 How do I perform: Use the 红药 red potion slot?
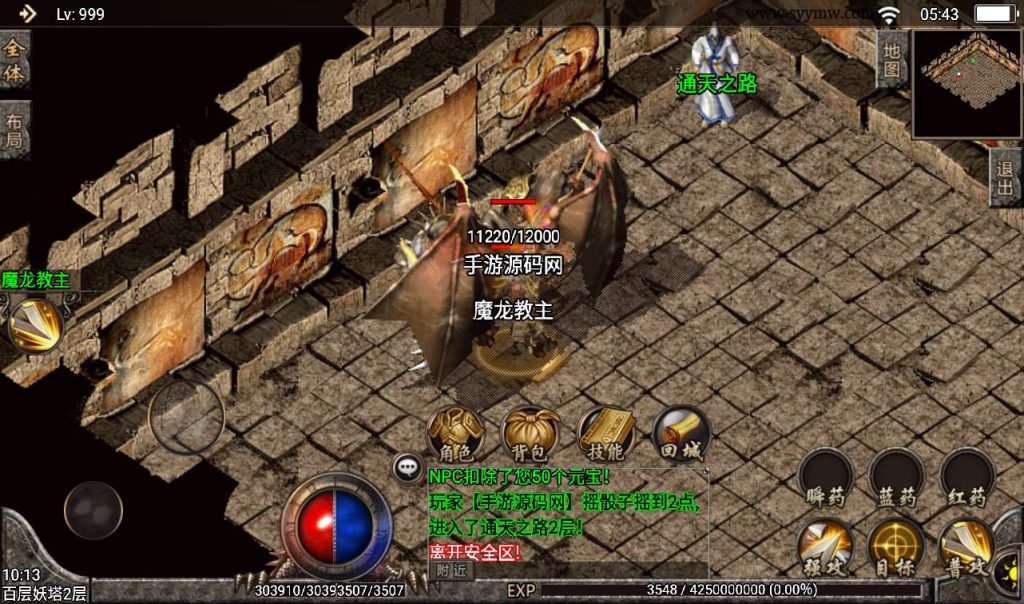click(966, 478)
